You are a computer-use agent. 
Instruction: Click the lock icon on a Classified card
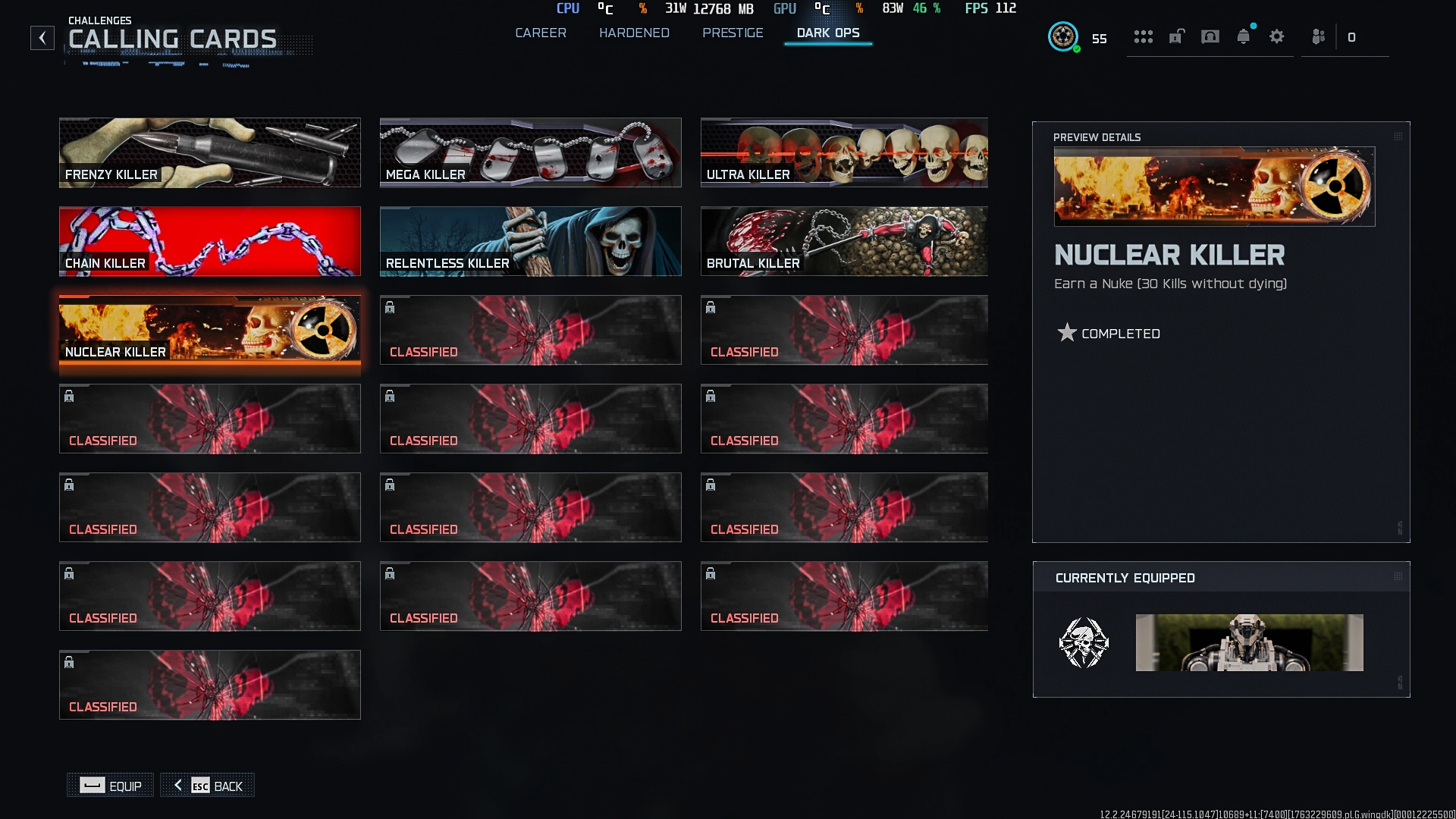tap(390, 307)
